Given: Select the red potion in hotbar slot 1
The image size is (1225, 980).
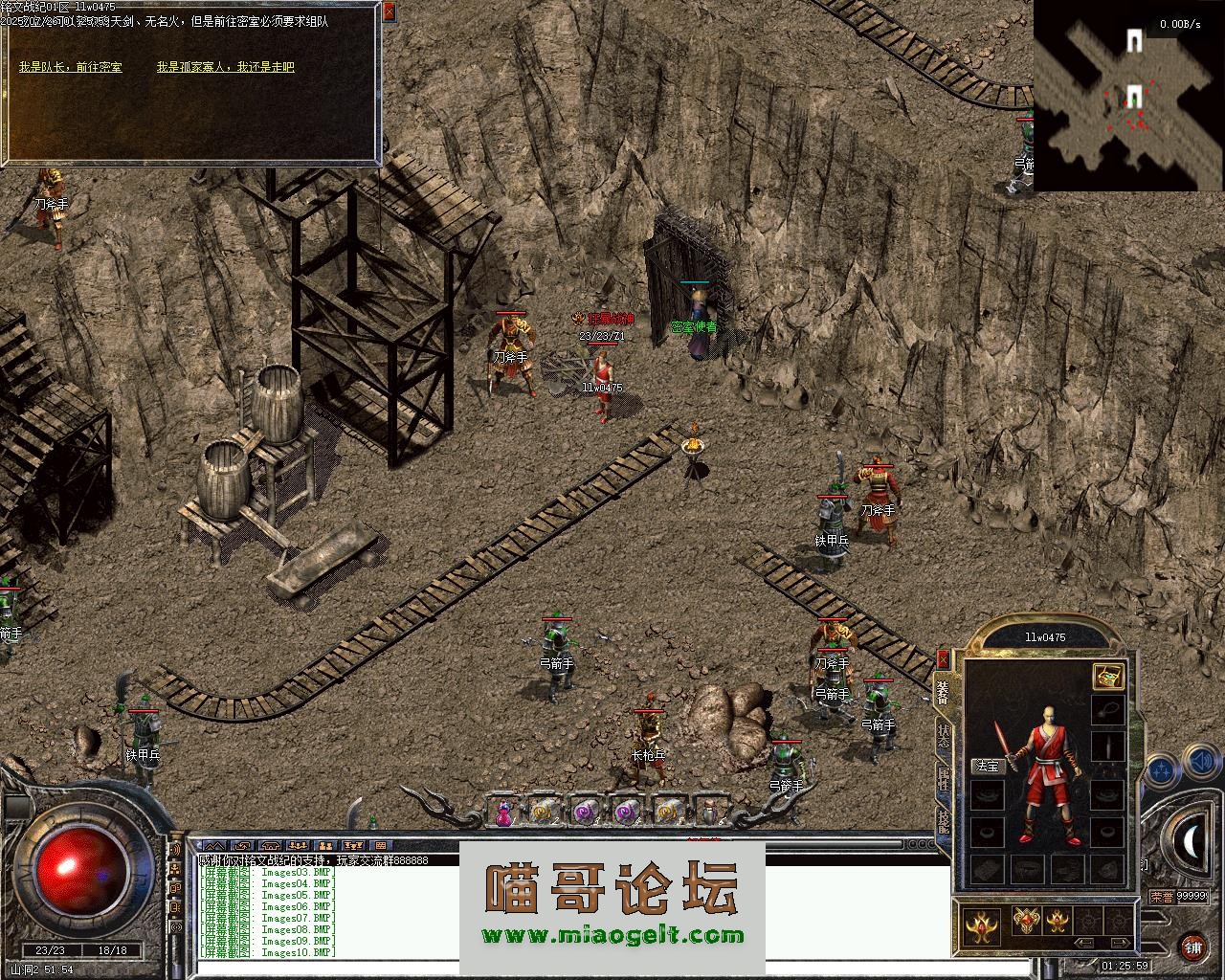Looking at the screenshot, I should pos(503,812).
